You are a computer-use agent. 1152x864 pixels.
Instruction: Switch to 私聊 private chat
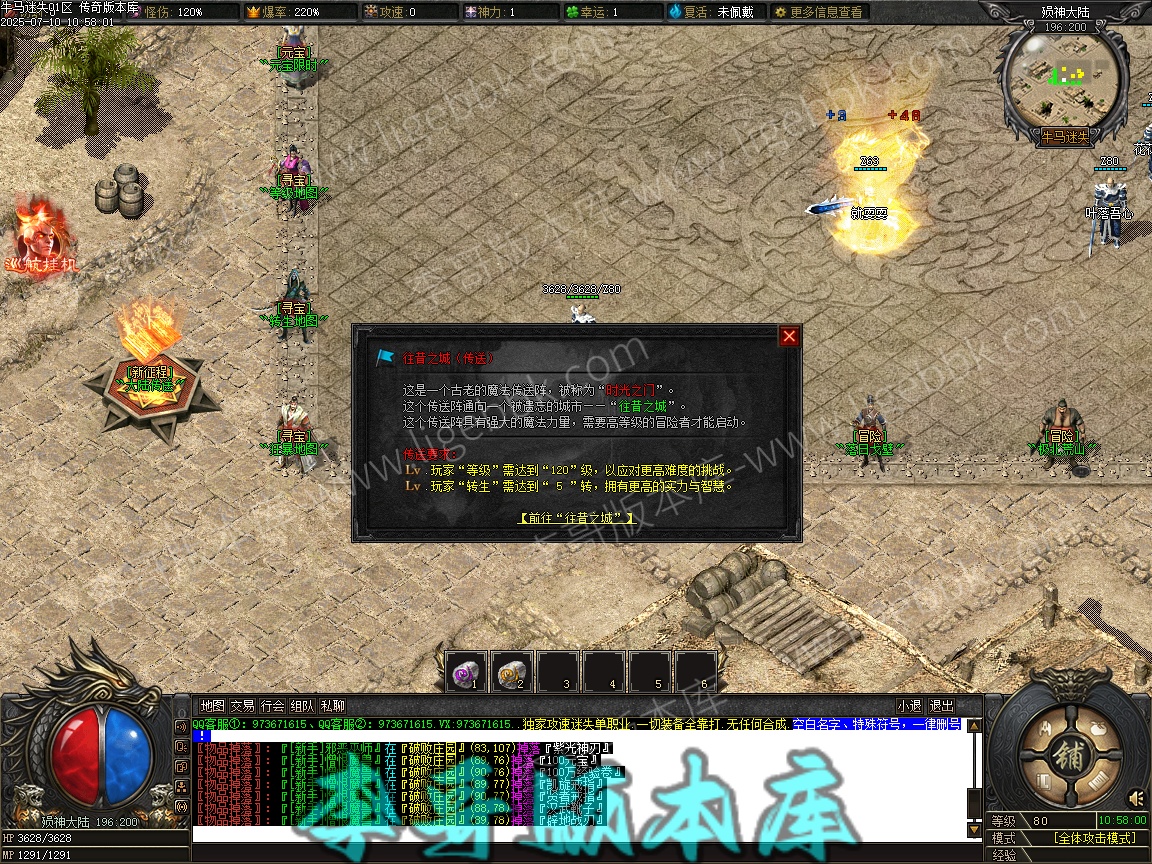[333, 706]
